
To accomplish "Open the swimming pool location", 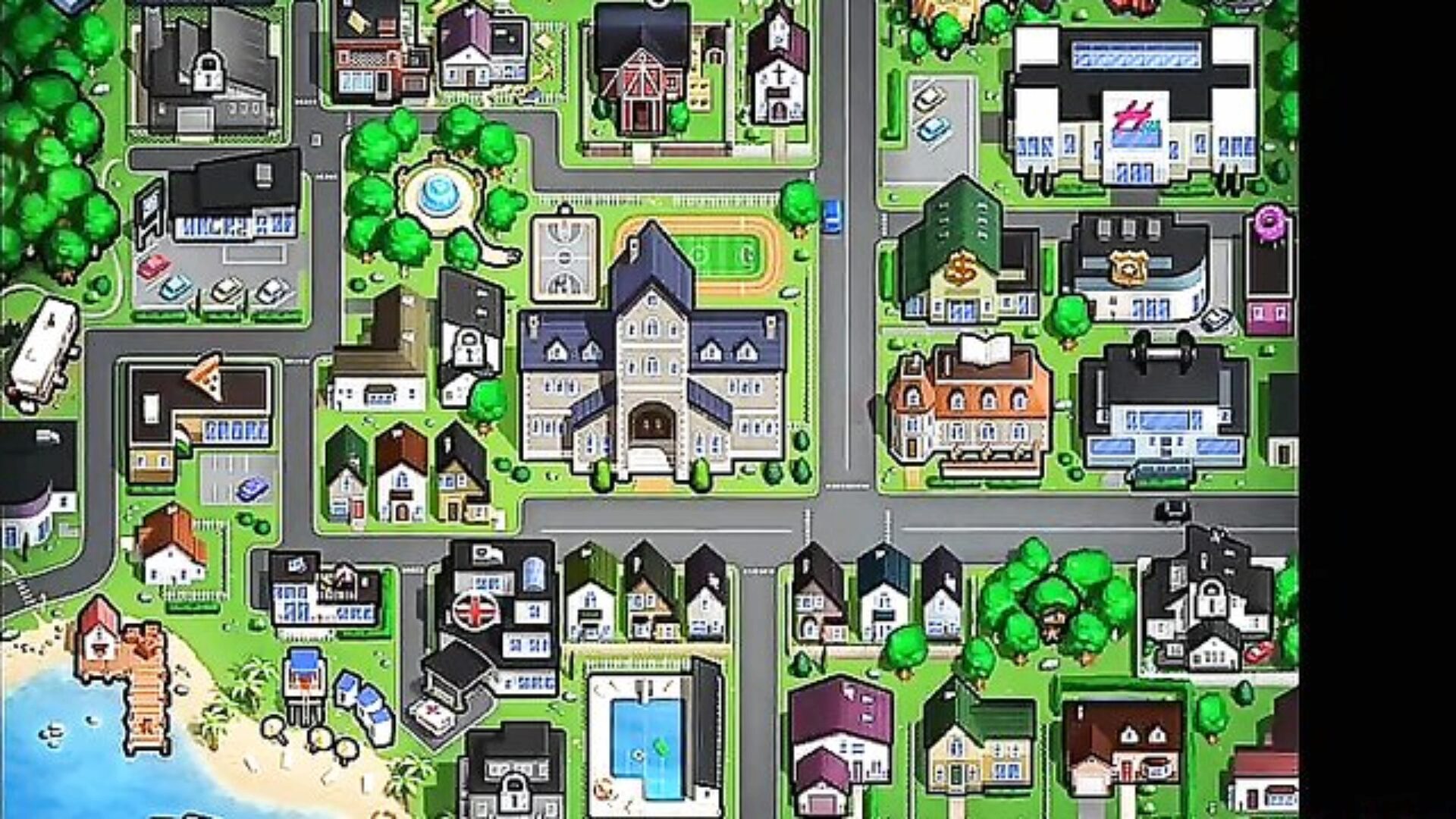I will pyautogui.click(x=648, y=739).
